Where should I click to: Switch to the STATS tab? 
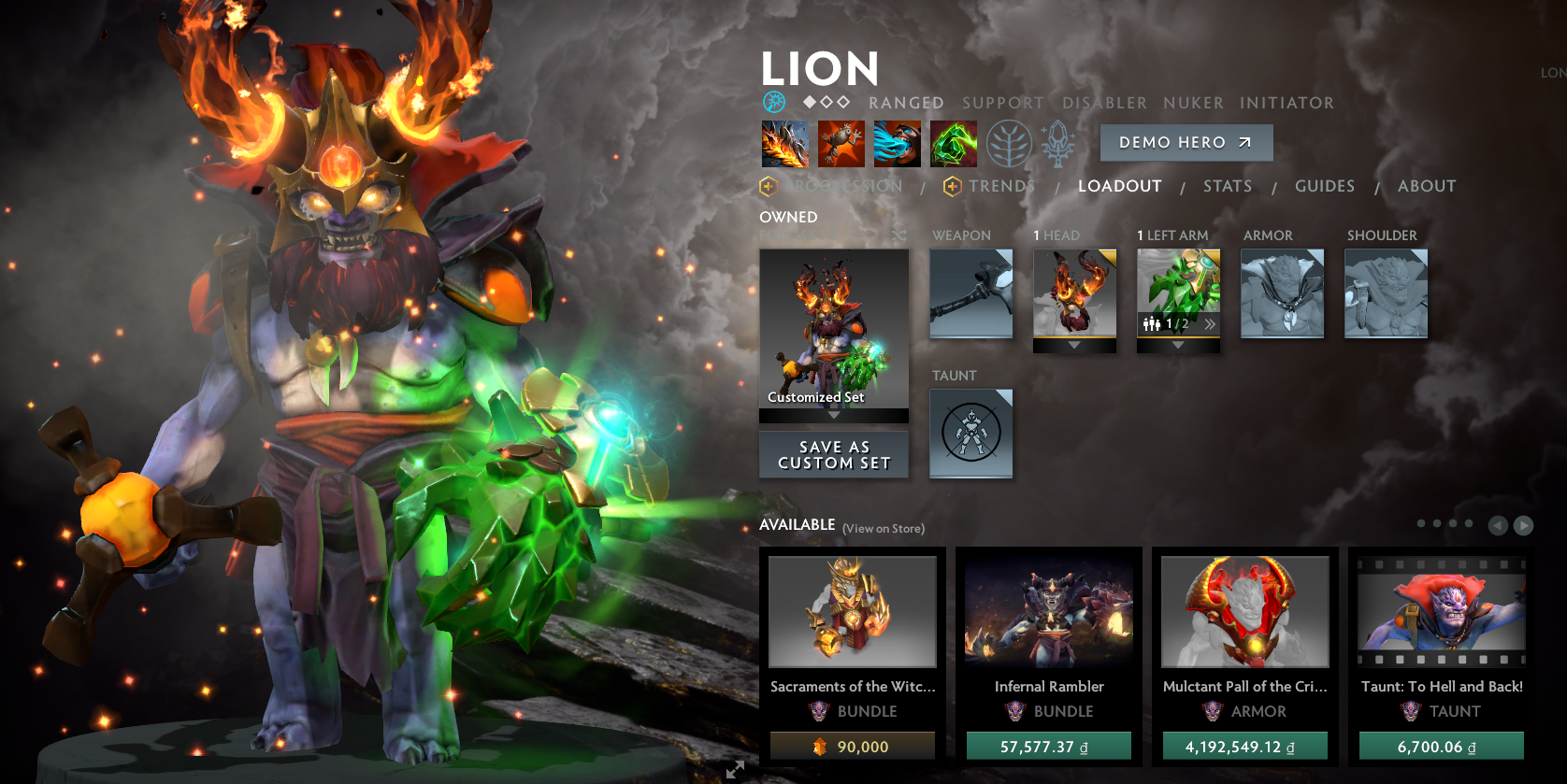1228,186
